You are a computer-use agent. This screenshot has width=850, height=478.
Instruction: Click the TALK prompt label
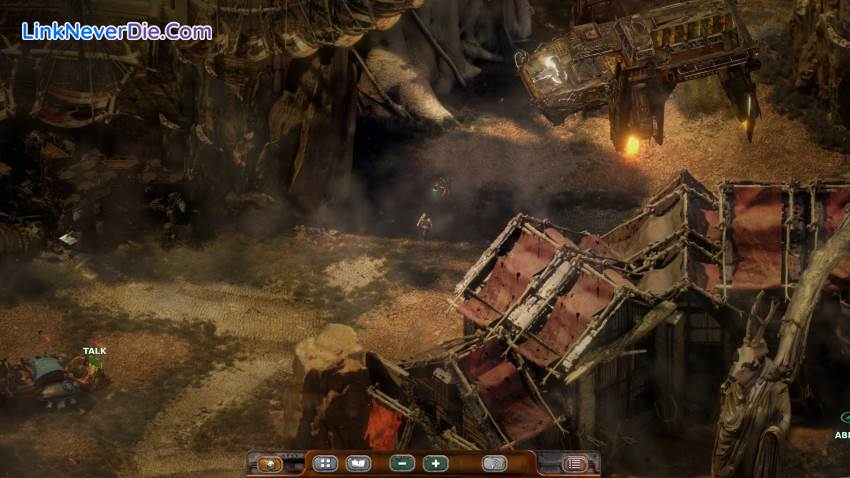coord(95,352)
